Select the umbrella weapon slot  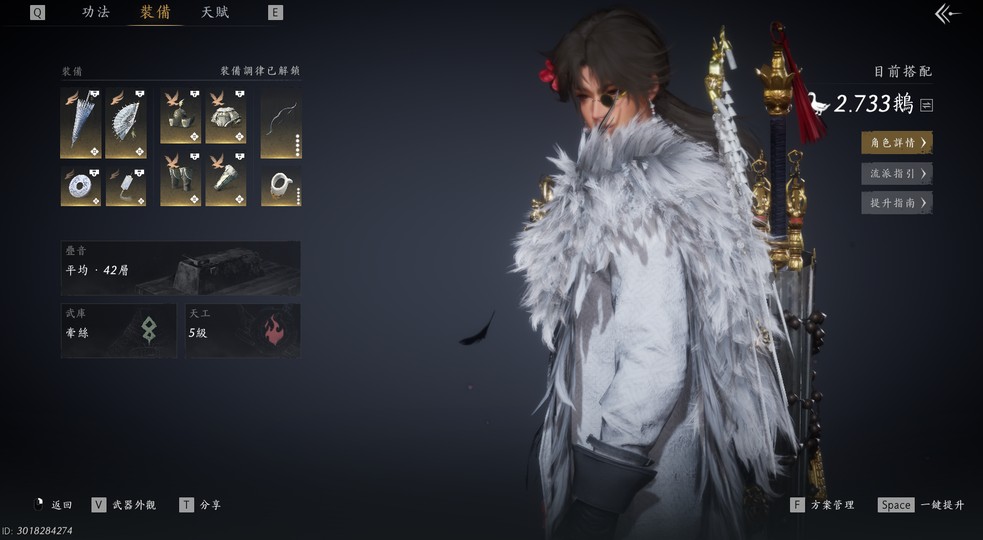click(x=80, y=123)
